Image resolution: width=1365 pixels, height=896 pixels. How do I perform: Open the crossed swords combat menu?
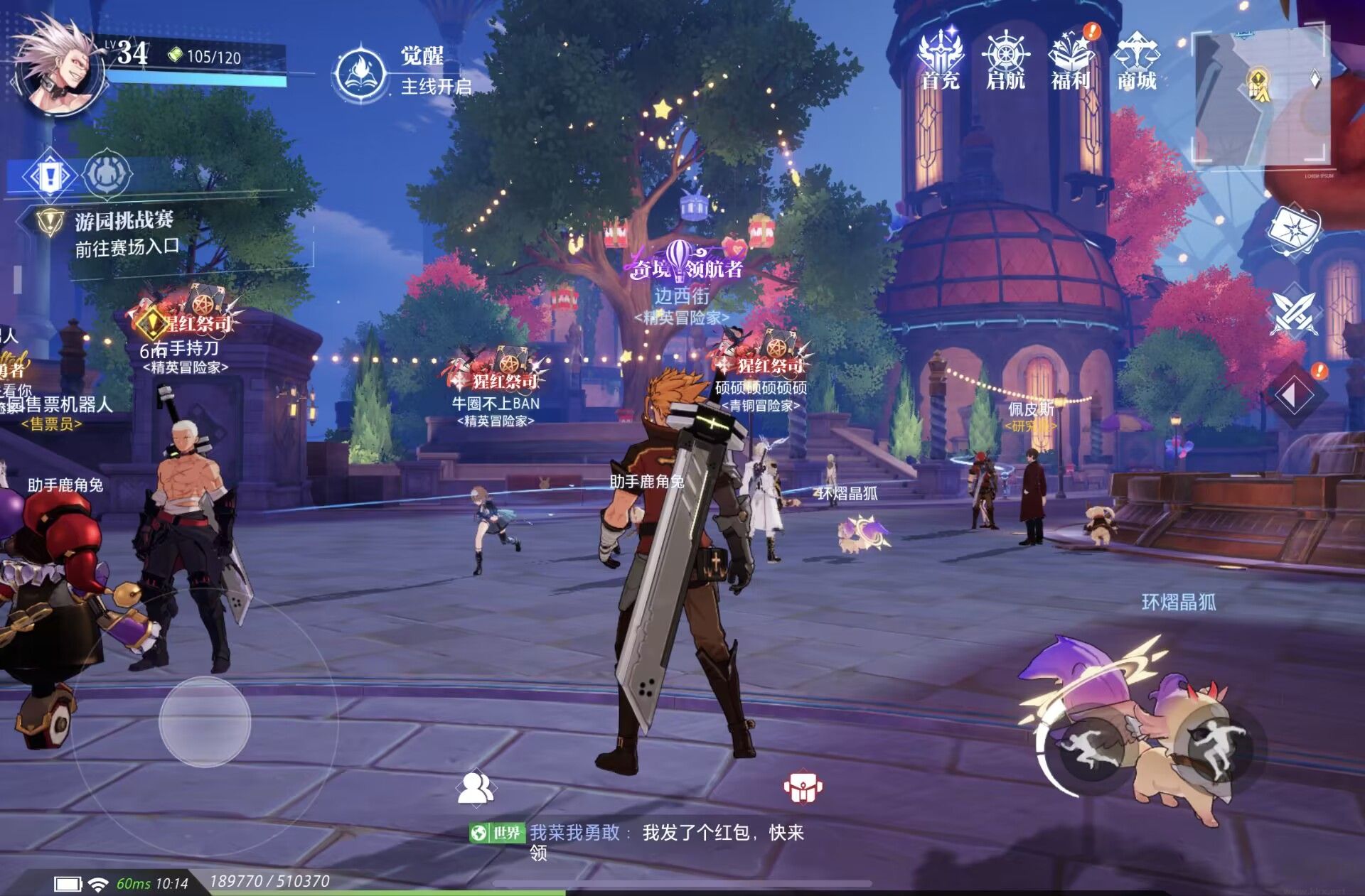click(x=1292, y=313)
